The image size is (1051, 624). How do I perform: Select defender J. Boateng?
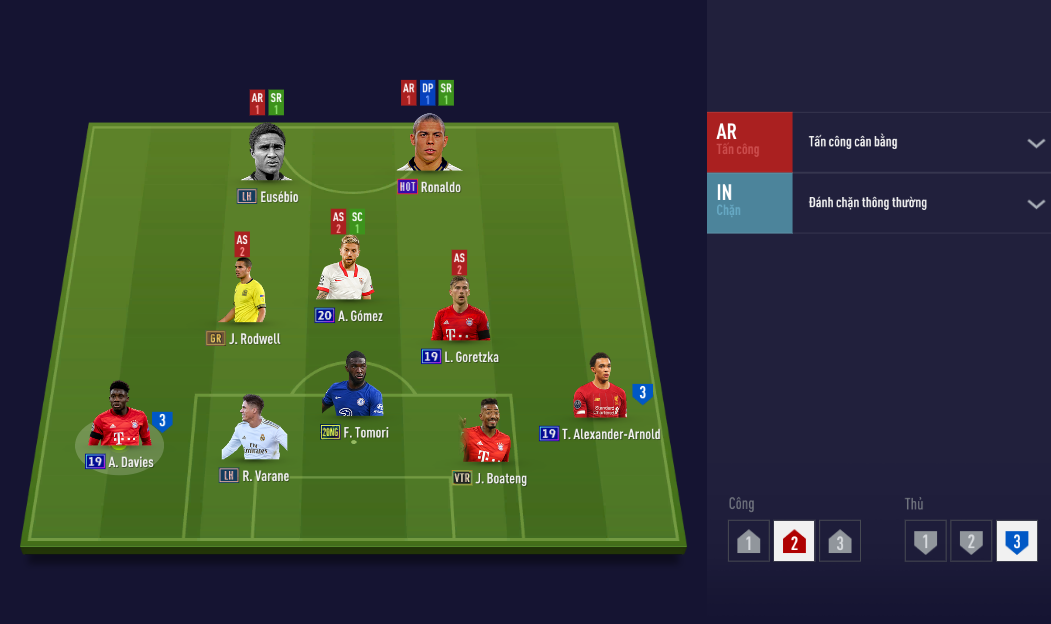pos(487,434)
